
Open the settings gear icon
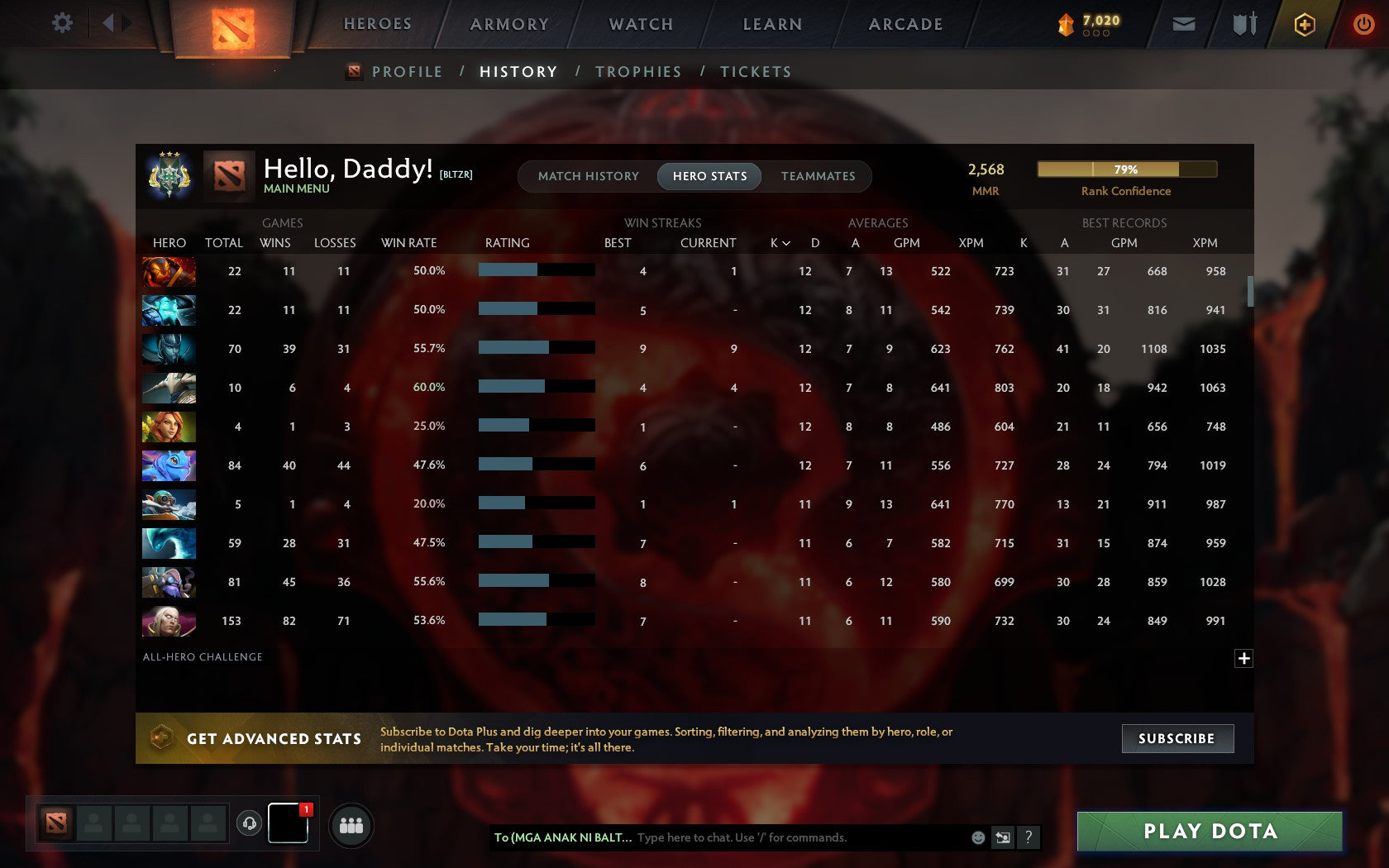click(60, 23)
